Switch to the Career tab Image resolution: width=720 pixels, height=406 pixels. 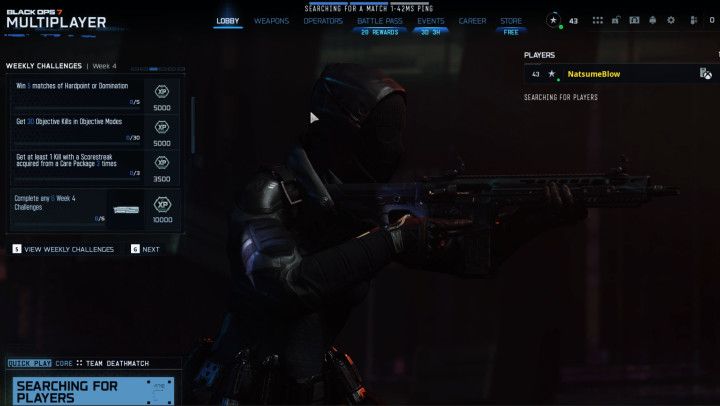tap(472, 20)
